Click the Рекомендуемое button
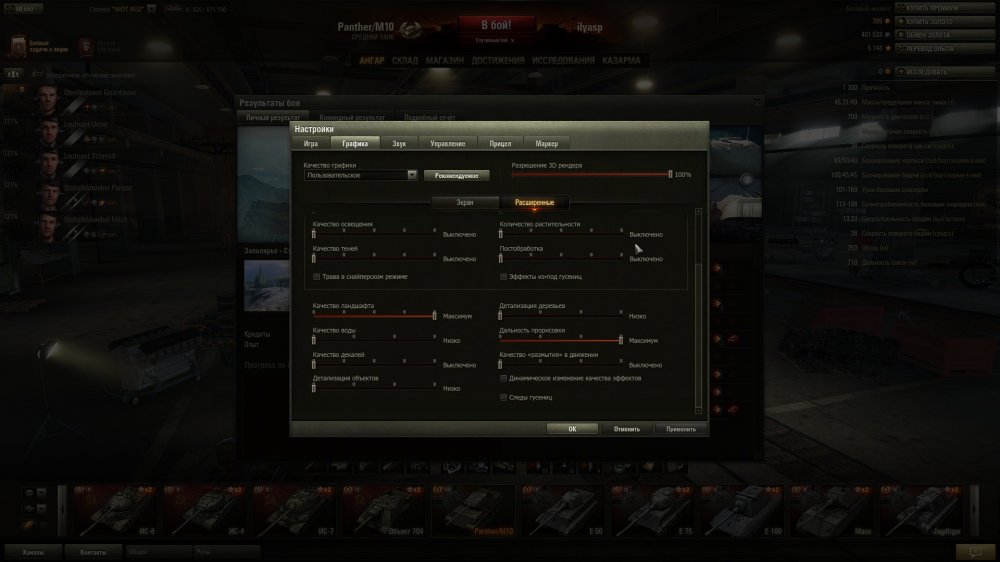This screenshot has height=562, width=1000. click(x=457, y=175)
